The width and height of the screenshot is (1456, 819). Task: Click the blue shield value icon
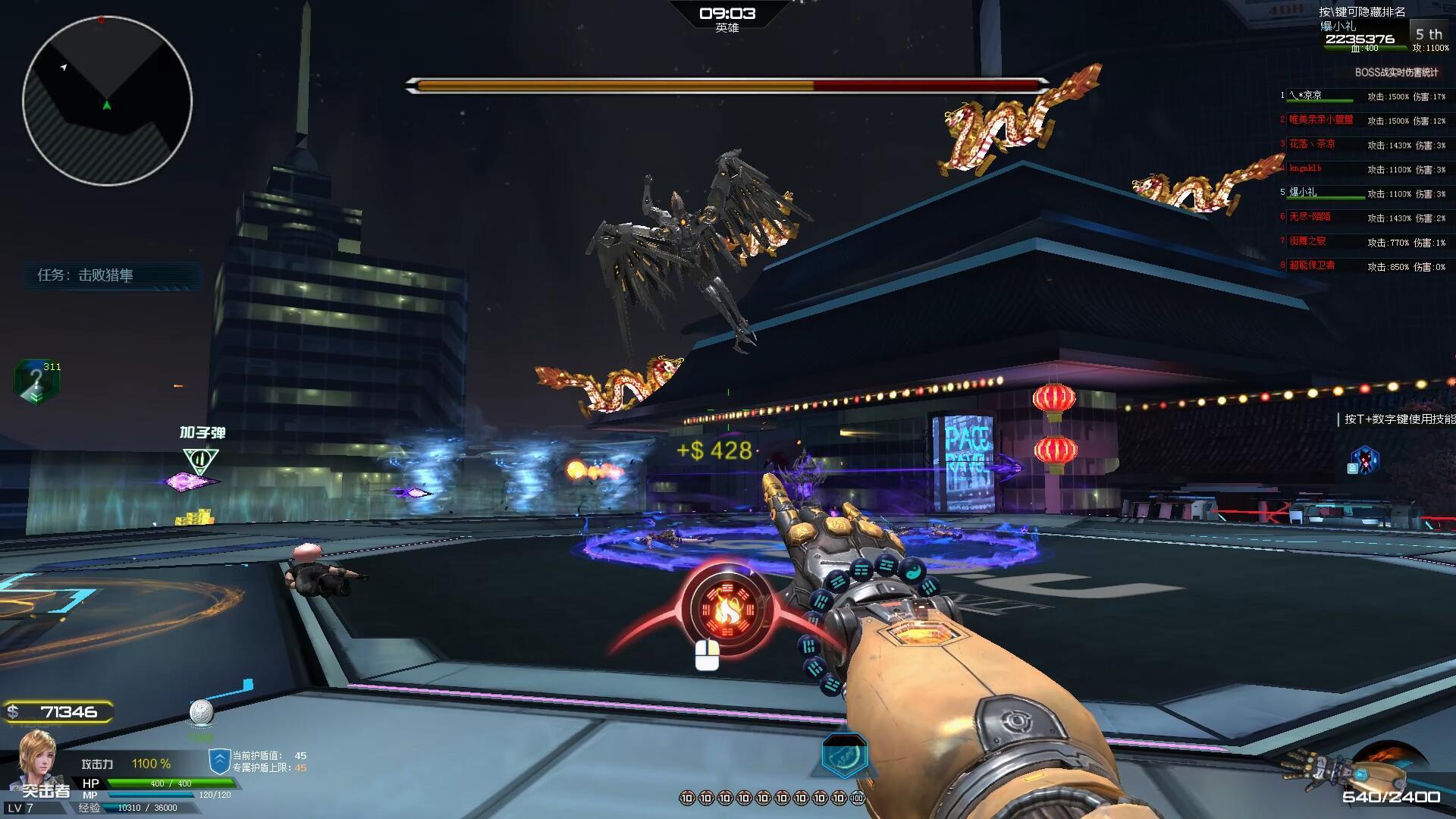click(219, 761)
